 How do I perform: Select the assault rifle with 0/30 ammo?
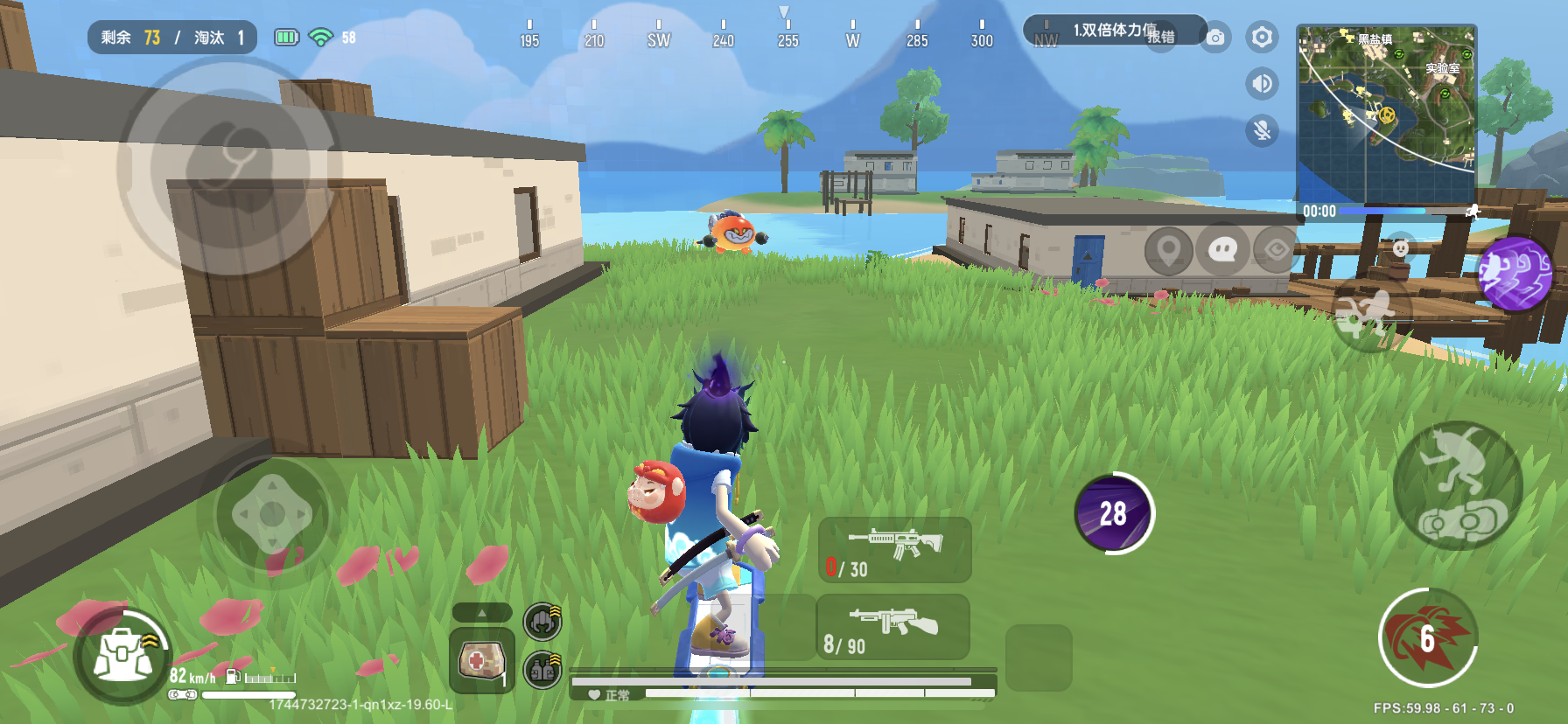(x=894, y=549)
